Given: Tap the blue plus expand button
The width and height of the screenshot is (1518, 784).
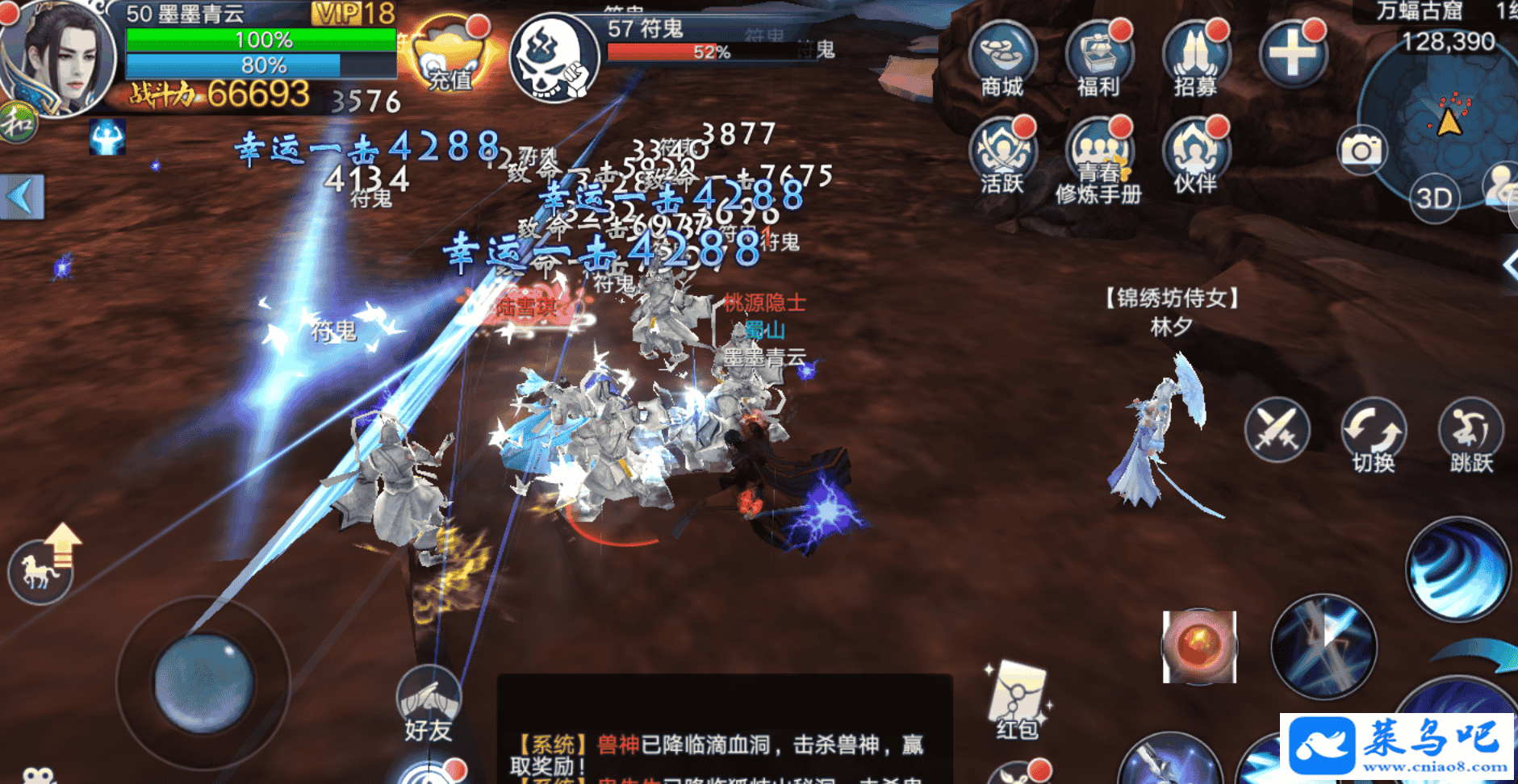Looking at the screenshot, I should (1292, 54).
